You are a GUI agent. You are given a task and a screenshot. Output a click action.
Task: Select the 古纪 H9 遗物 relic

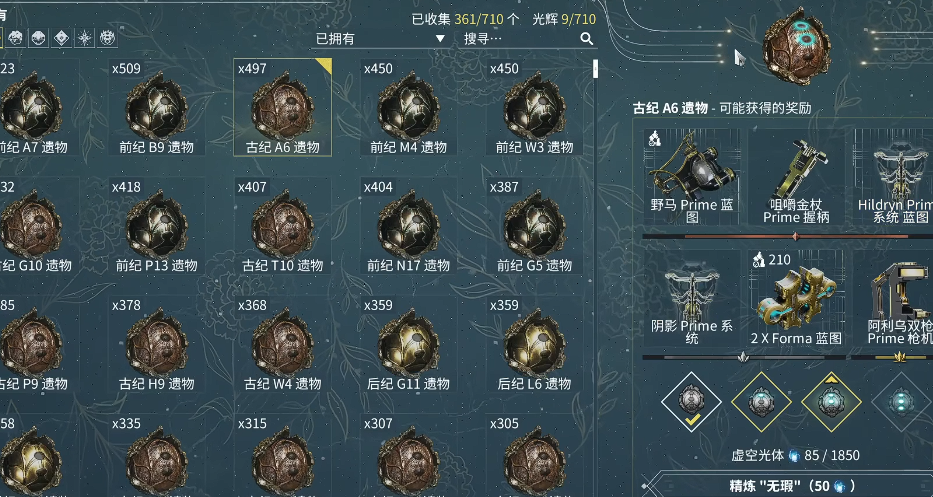pyautogui.click(x=155, y=347)
